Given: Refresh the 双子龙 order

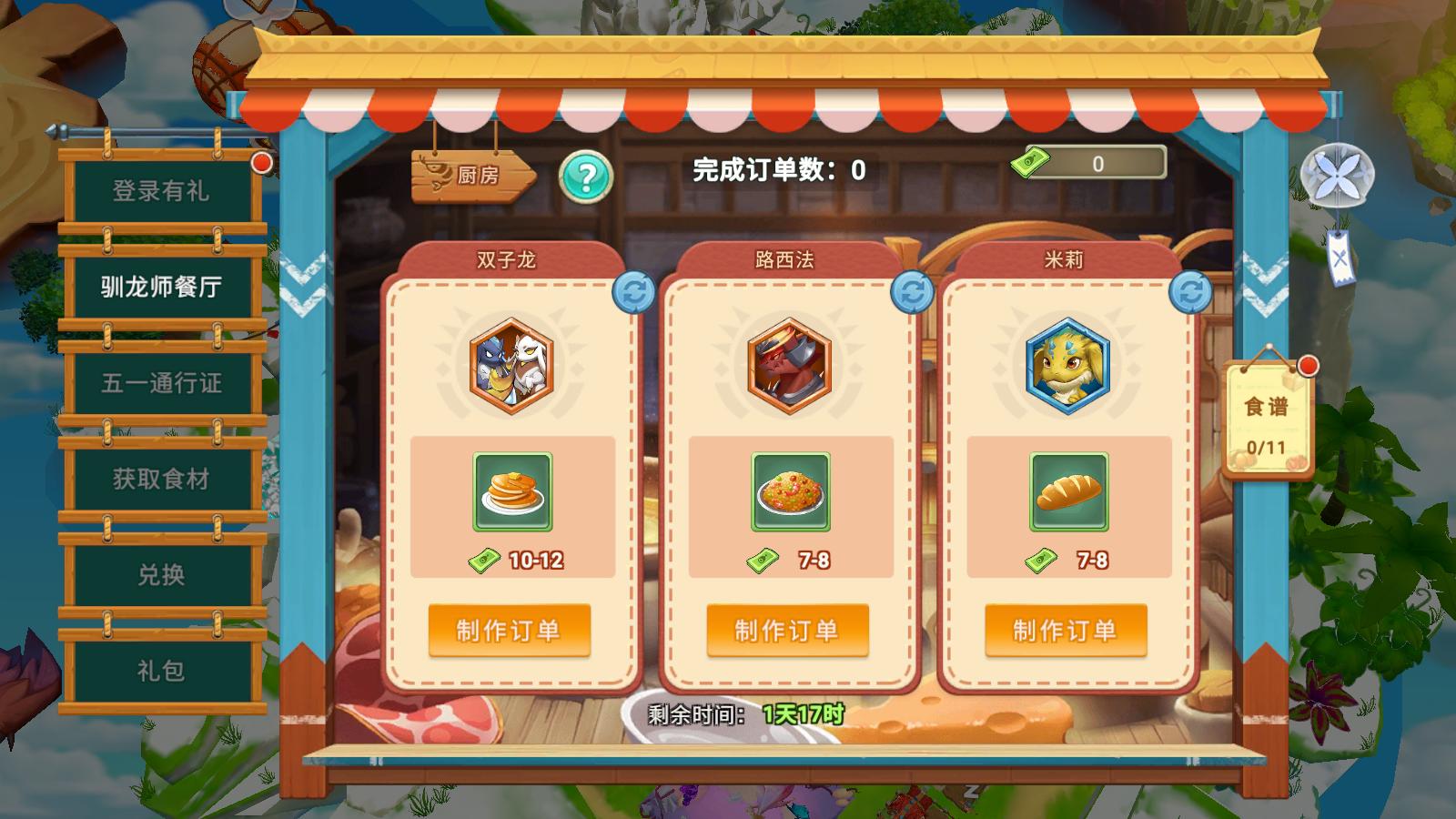Looking at the screenshot, I should click(633, 289).
